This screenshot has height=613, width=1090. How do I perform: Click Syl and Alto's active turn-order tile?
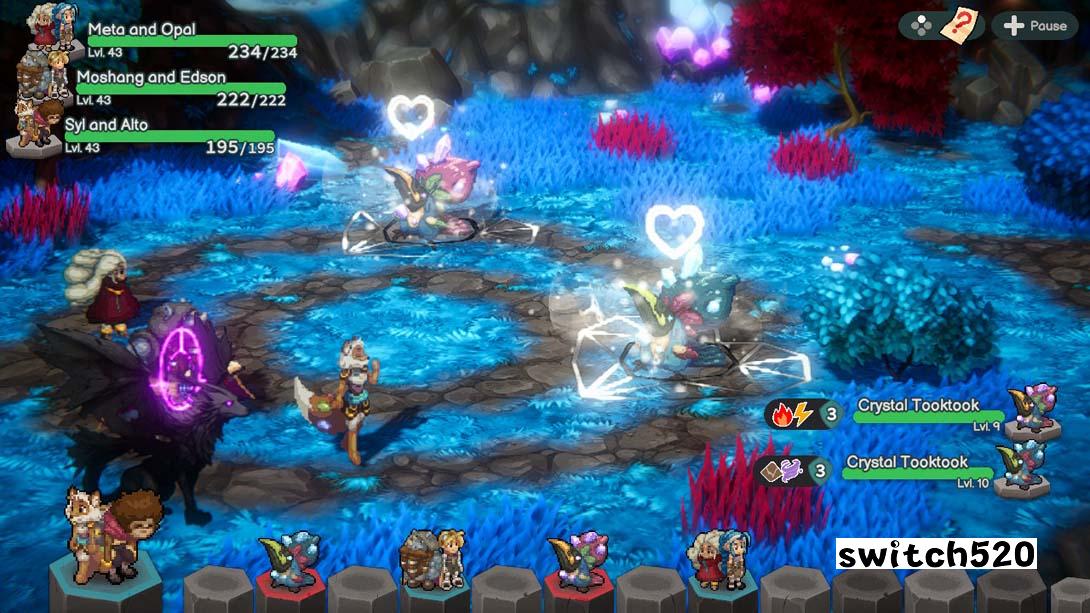tap(105, 540)
